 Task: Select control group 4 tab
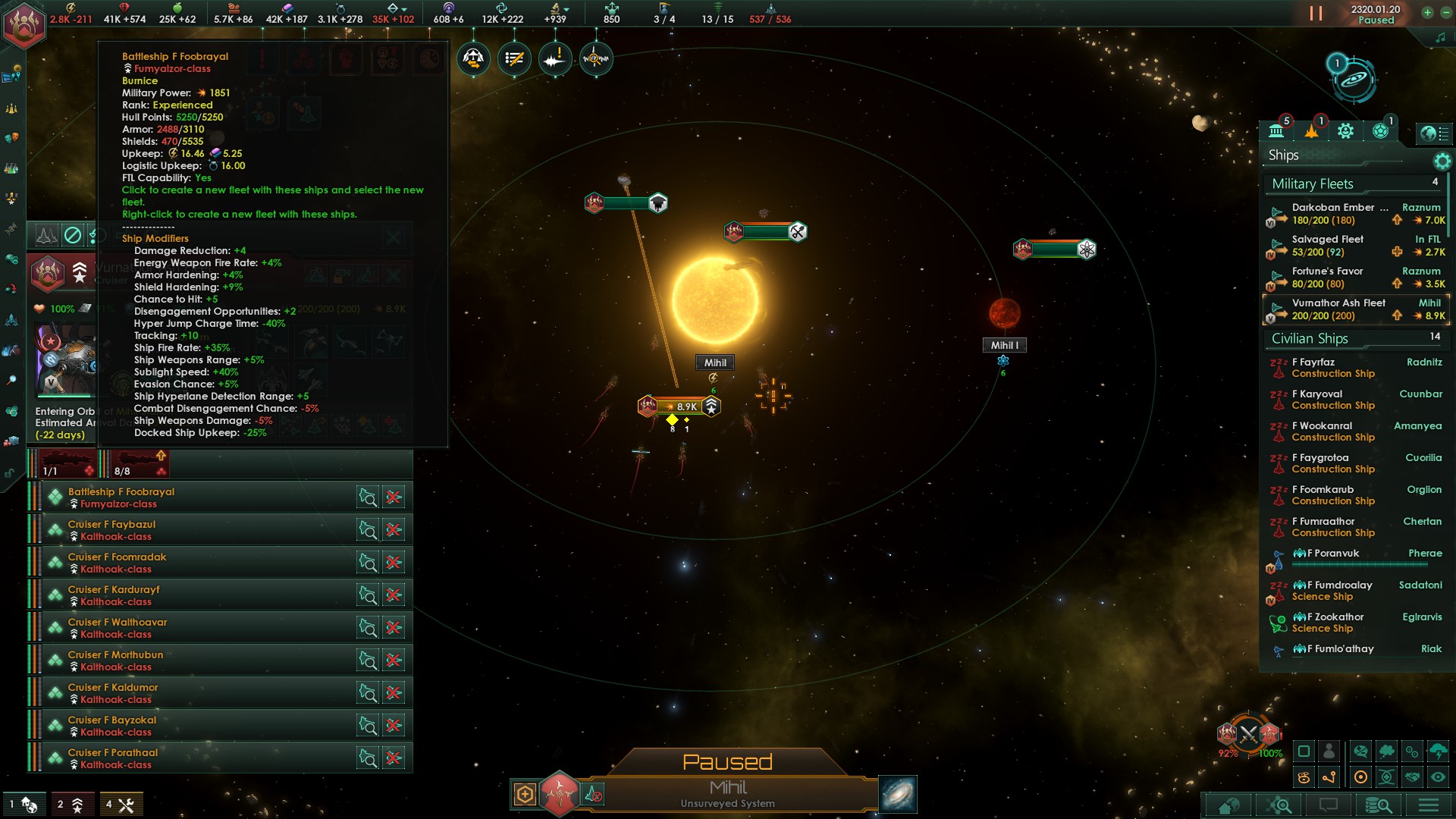(x=120, y=805)
